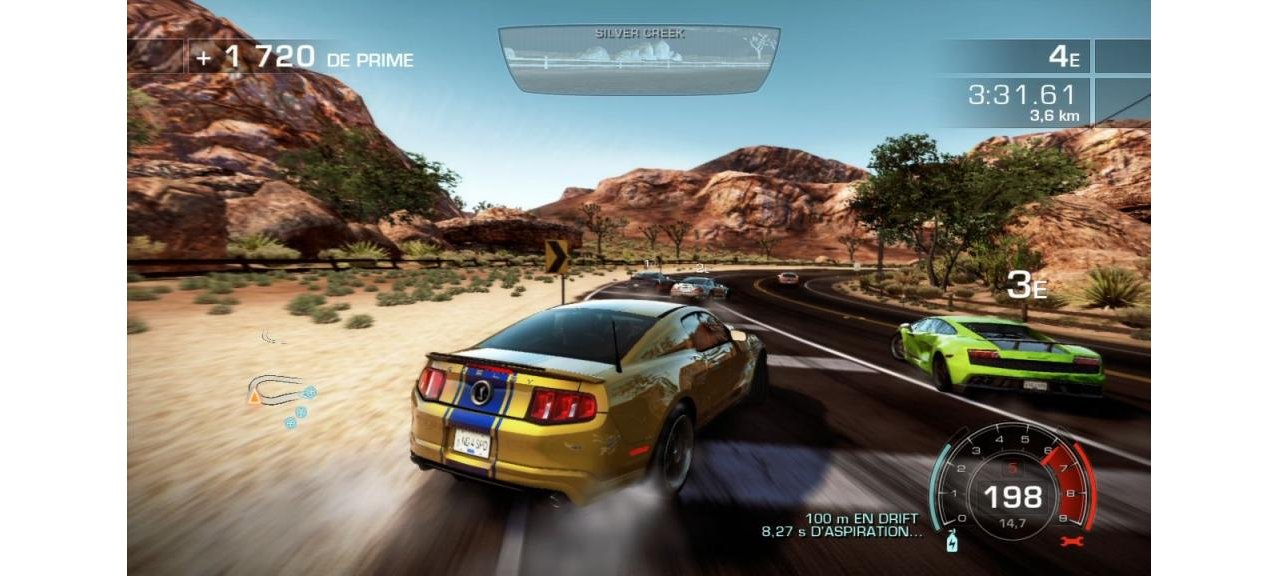Click the Silver Creek rear-view mirror
The height and width of the screenshot is (576, 1278).
point(638,59)
